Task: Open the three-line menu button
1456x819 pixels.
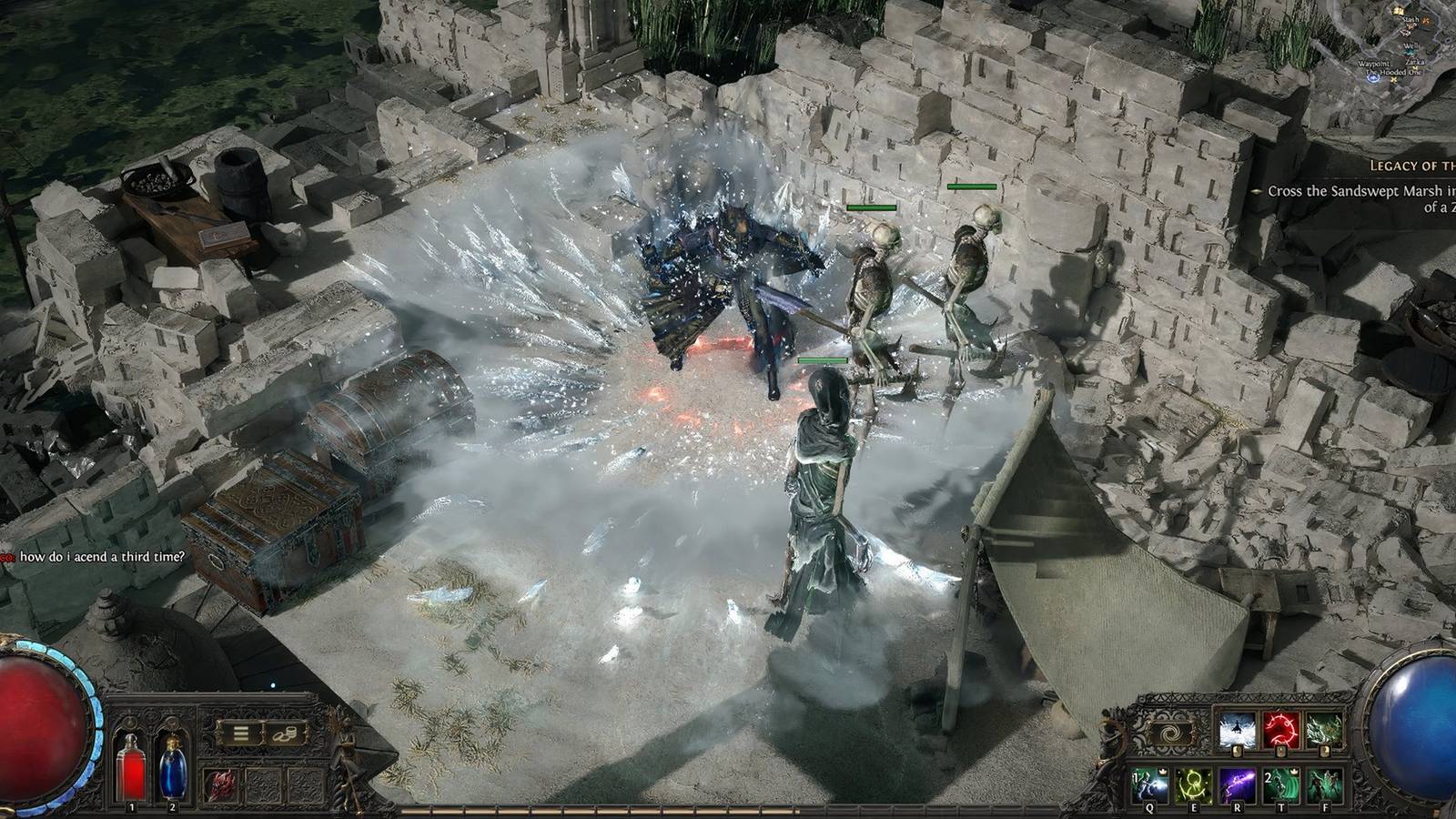Action: coord(241,732)
